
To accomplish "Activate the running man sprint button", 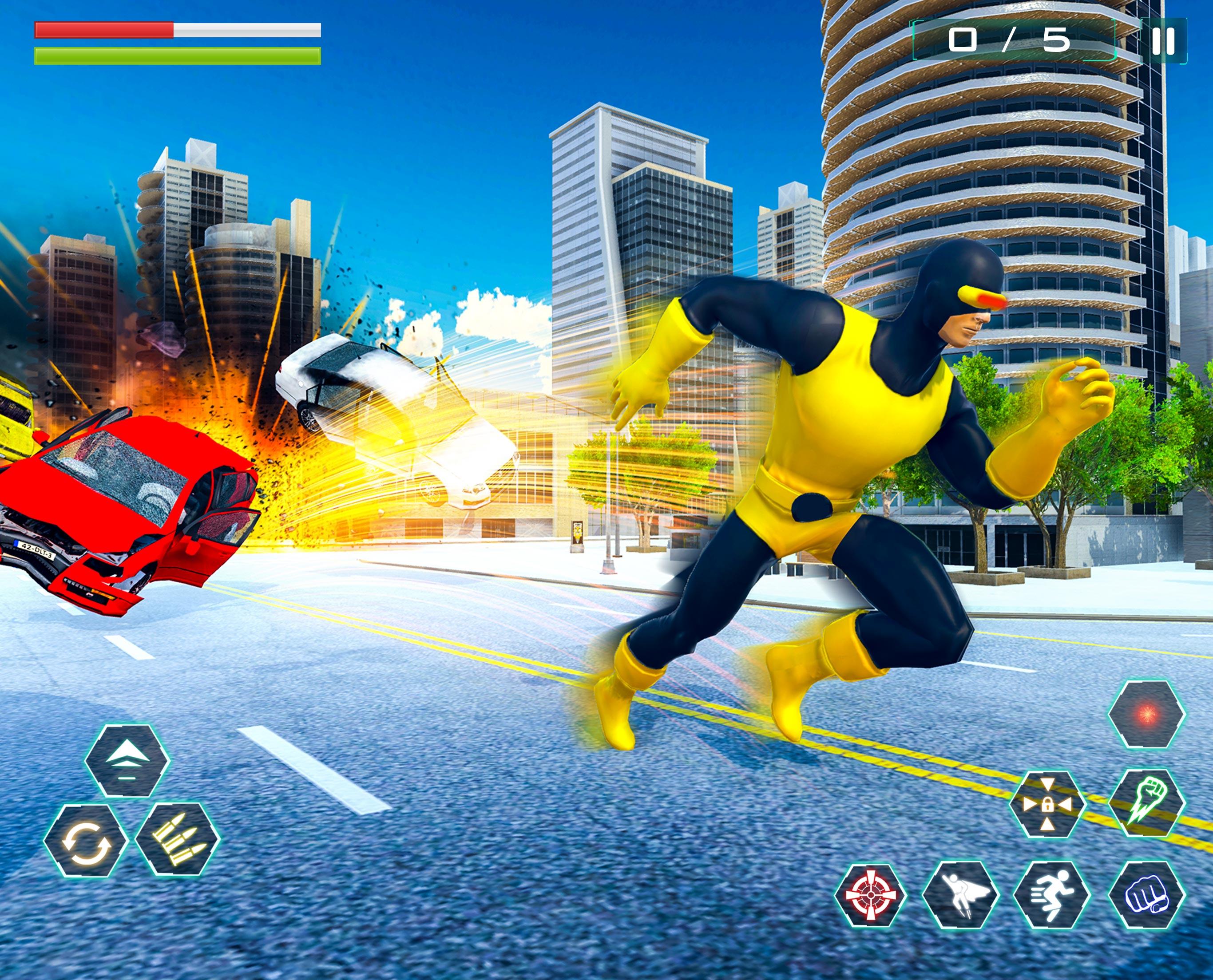I will pos(1051,895).
